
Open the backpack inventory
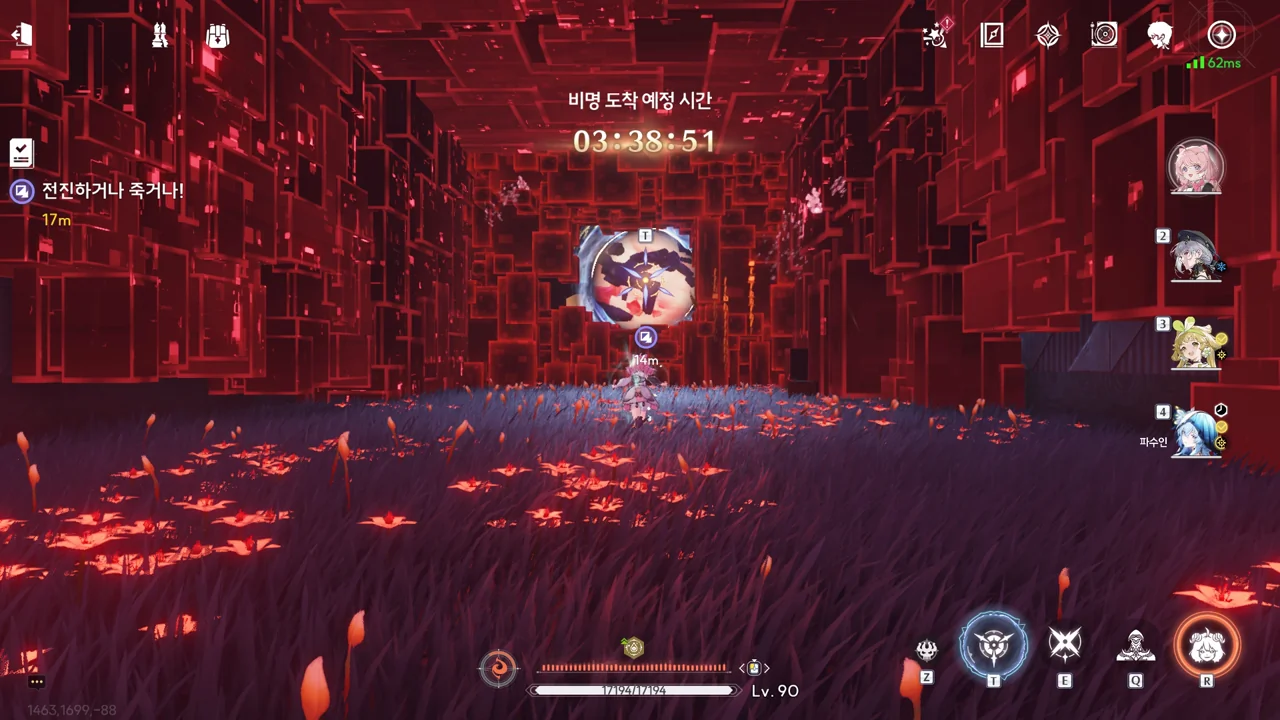pyautogui.click(x=217, y=35)
